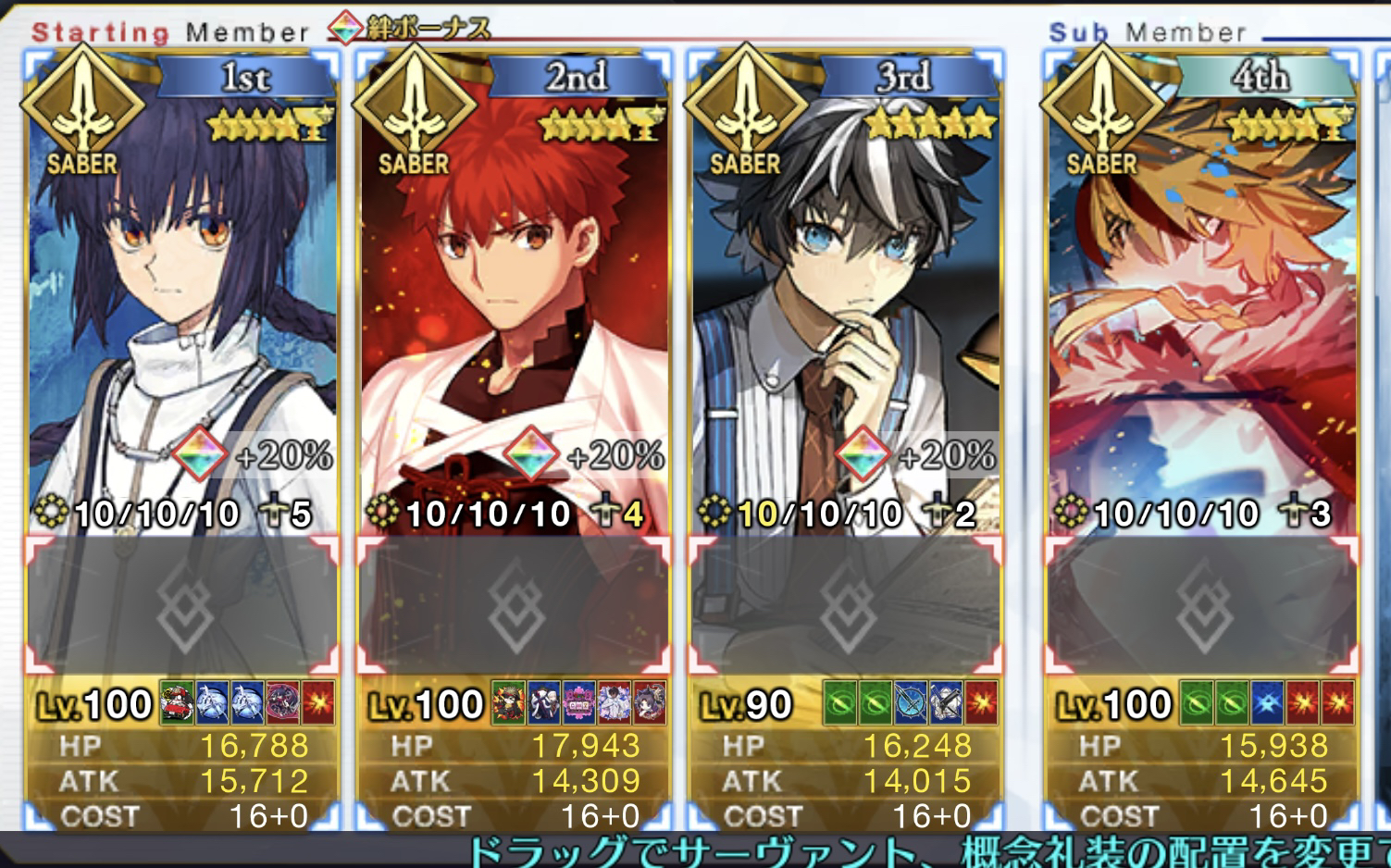Open empty craft essence slot under 1st Saber

tap(182, 606)
